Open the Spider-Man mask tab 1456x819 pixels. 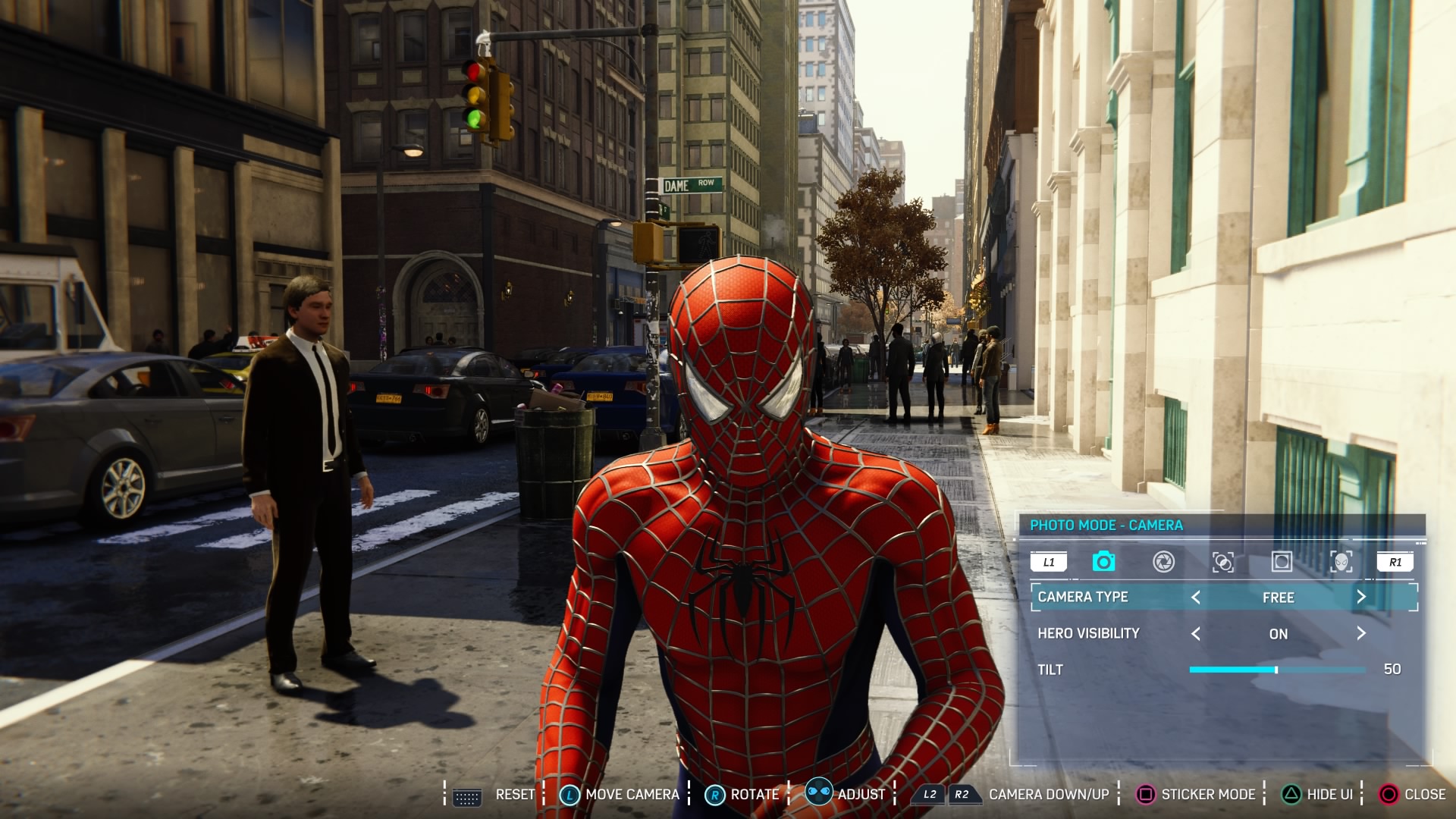[x=1341, y=562]
